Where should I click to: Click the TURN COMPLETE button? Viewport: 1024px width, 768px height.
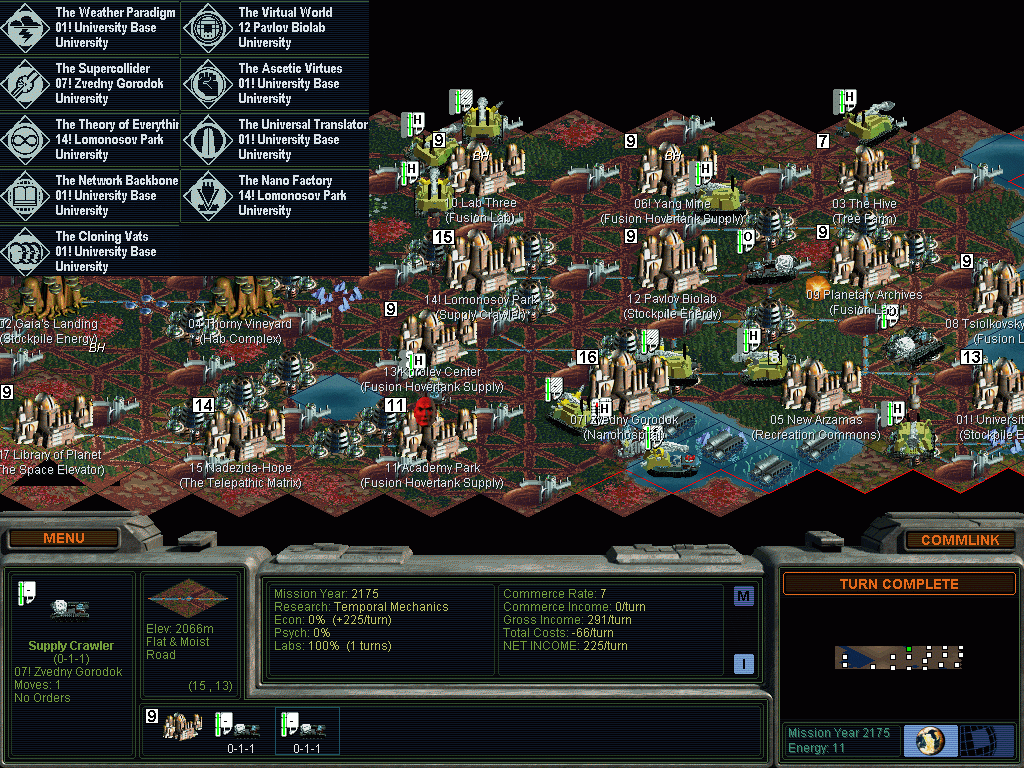[x=898, y=584]
